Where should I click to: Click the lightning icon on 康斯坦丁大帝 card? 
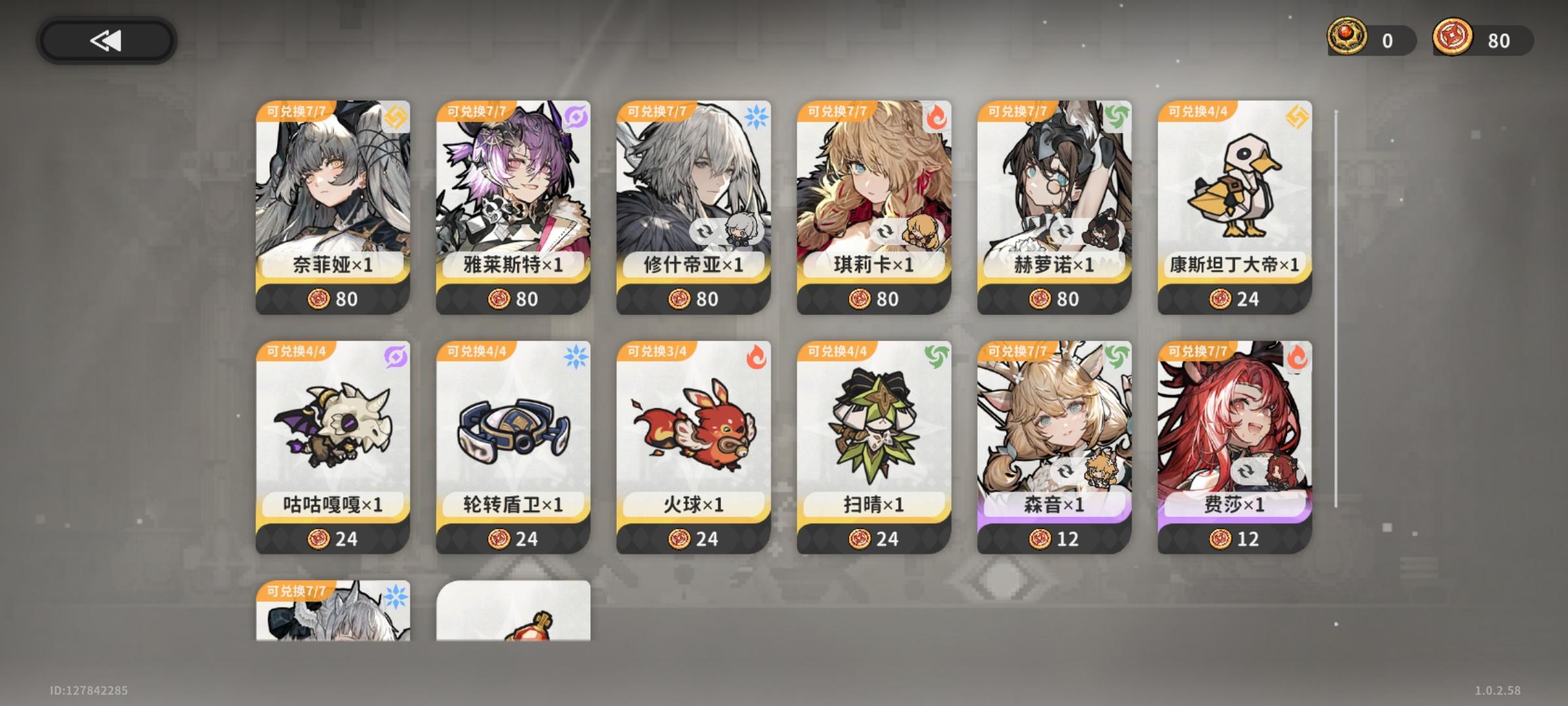(1298, 115)
